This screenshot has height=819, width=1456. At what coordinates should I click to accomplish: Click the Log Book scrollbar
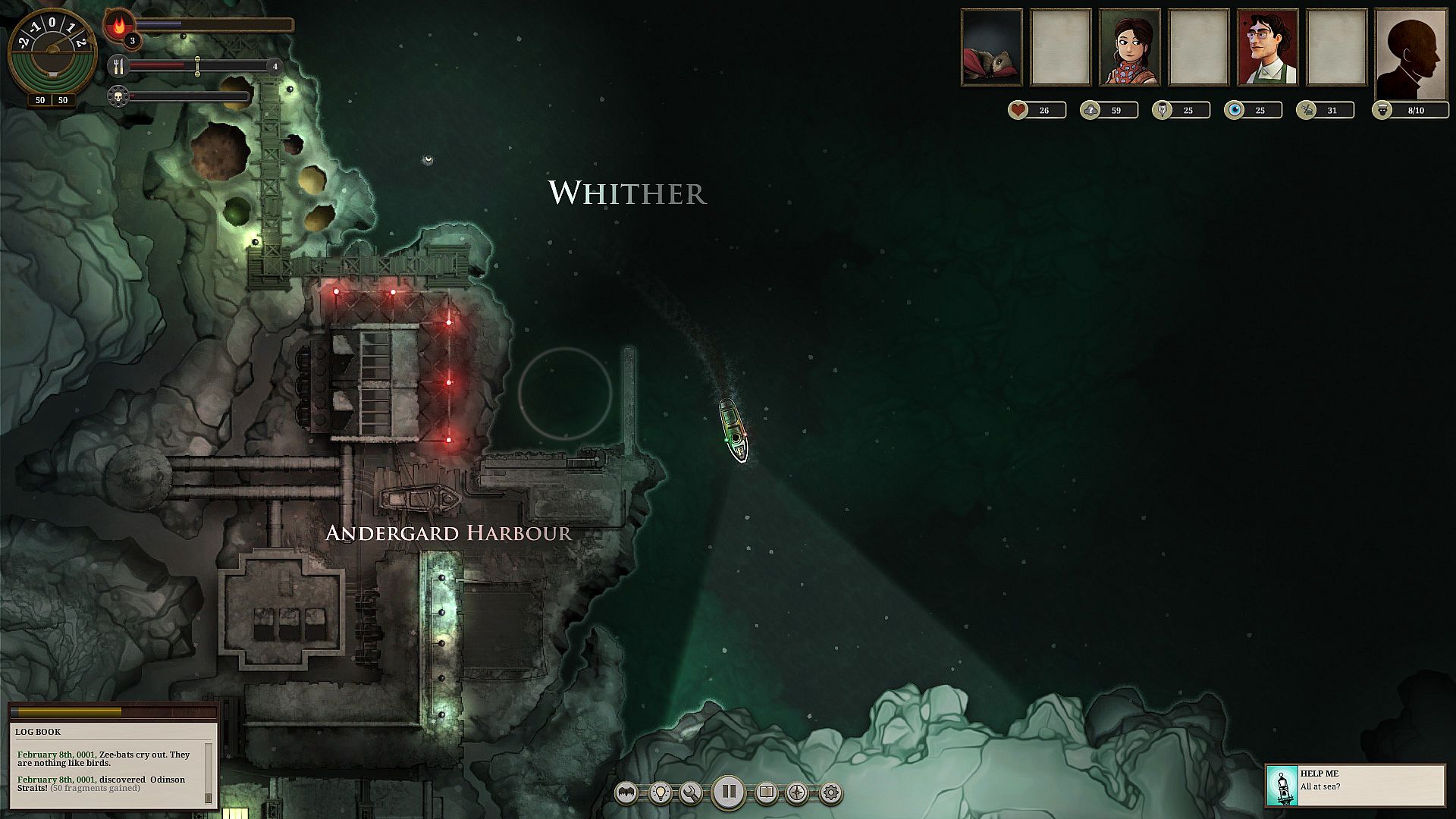tap(209, 773)
